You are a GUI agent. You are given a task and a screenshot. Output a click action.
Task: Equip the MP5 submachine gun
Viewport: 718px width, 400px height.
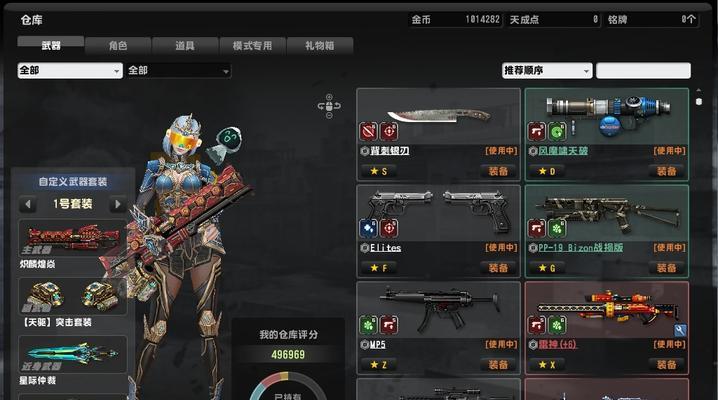pyautogui.click(x=498, y=365)
